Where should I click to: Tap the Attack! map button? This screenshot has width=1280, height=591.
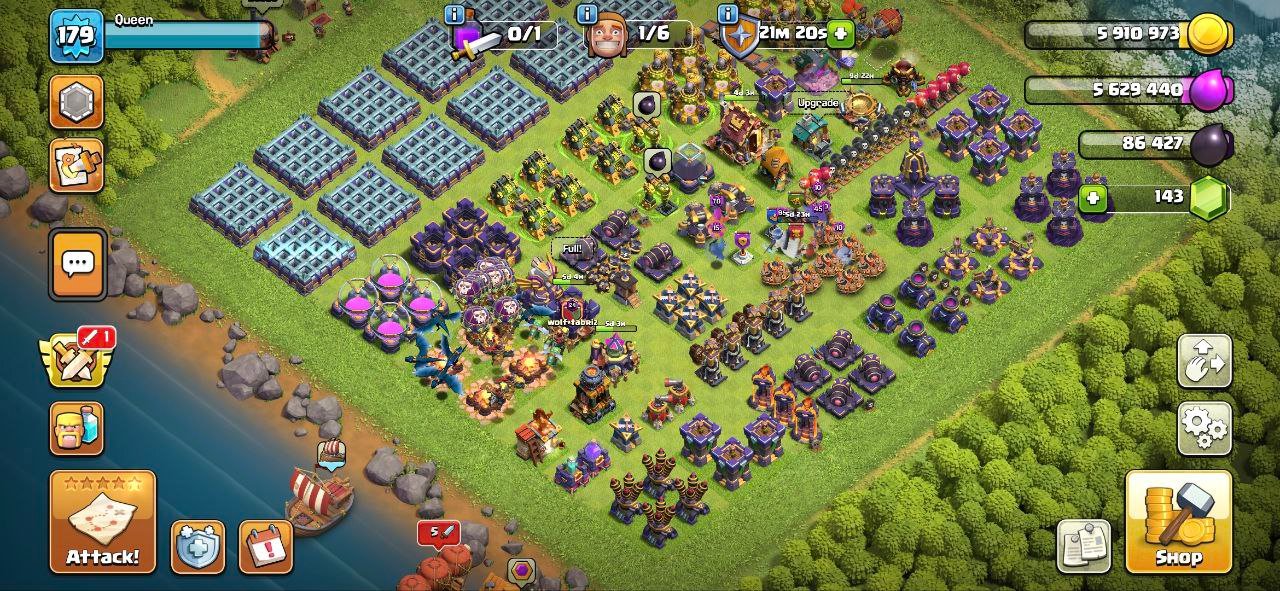pos(103,521)
